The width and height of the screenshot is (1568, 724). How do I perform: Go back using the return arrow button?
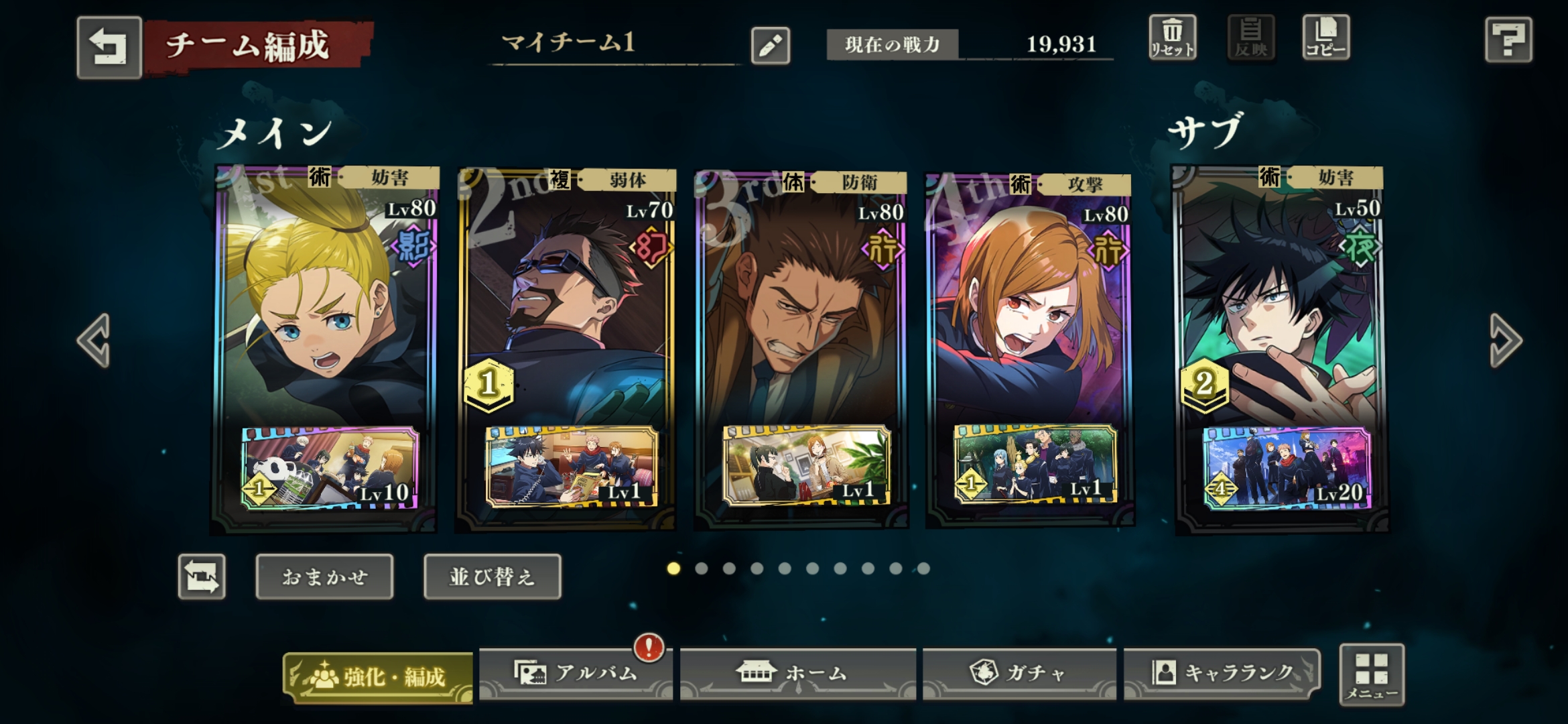point(109,48)
